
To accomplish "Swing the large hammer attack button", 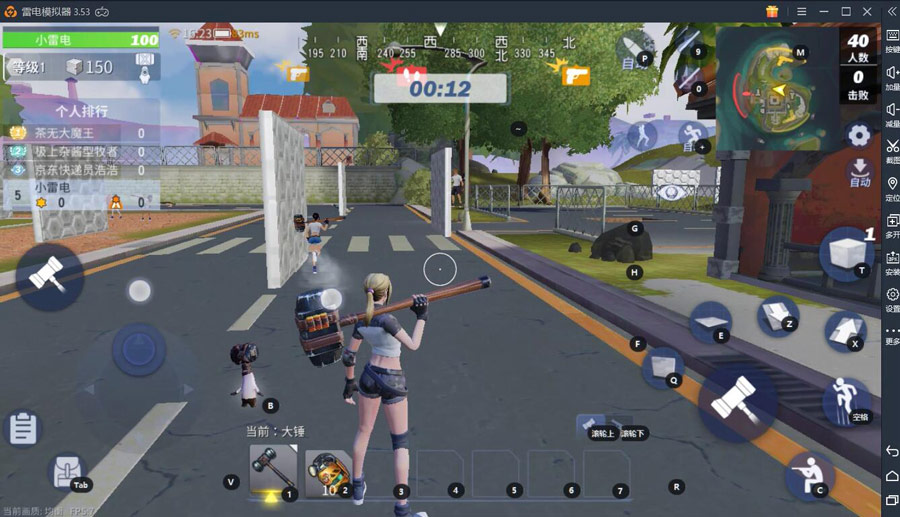I will coord(736,403).
